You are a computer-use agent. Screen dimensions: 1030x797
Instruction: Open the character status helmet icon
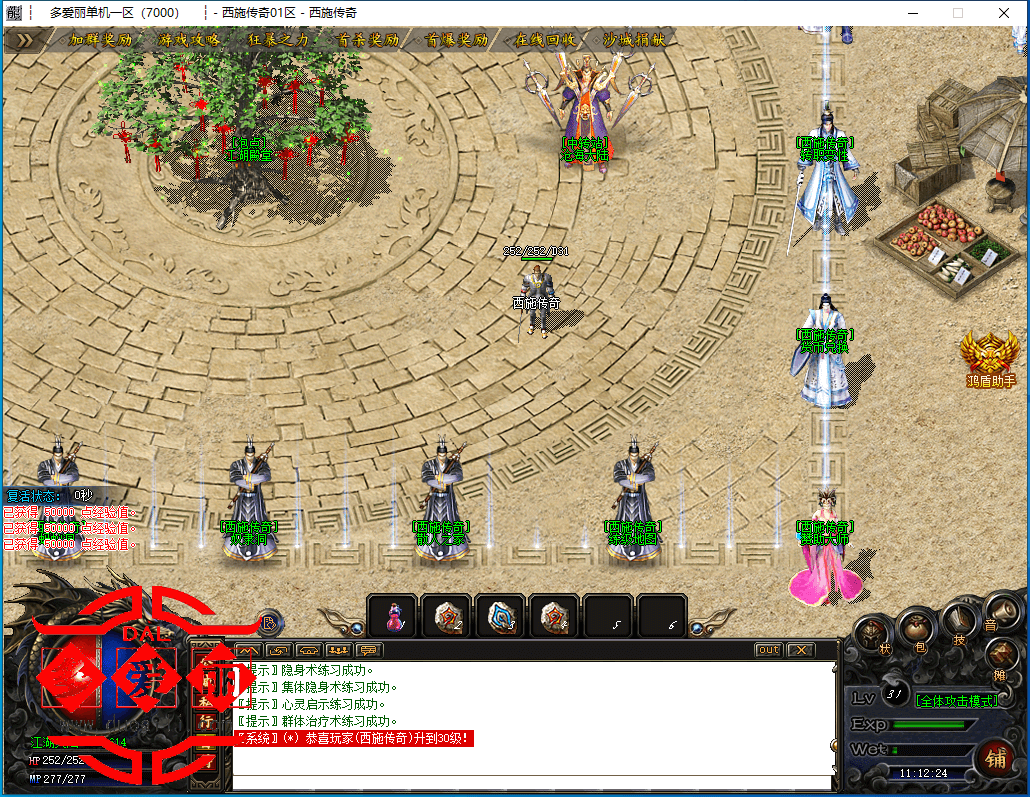click(871, 633)
